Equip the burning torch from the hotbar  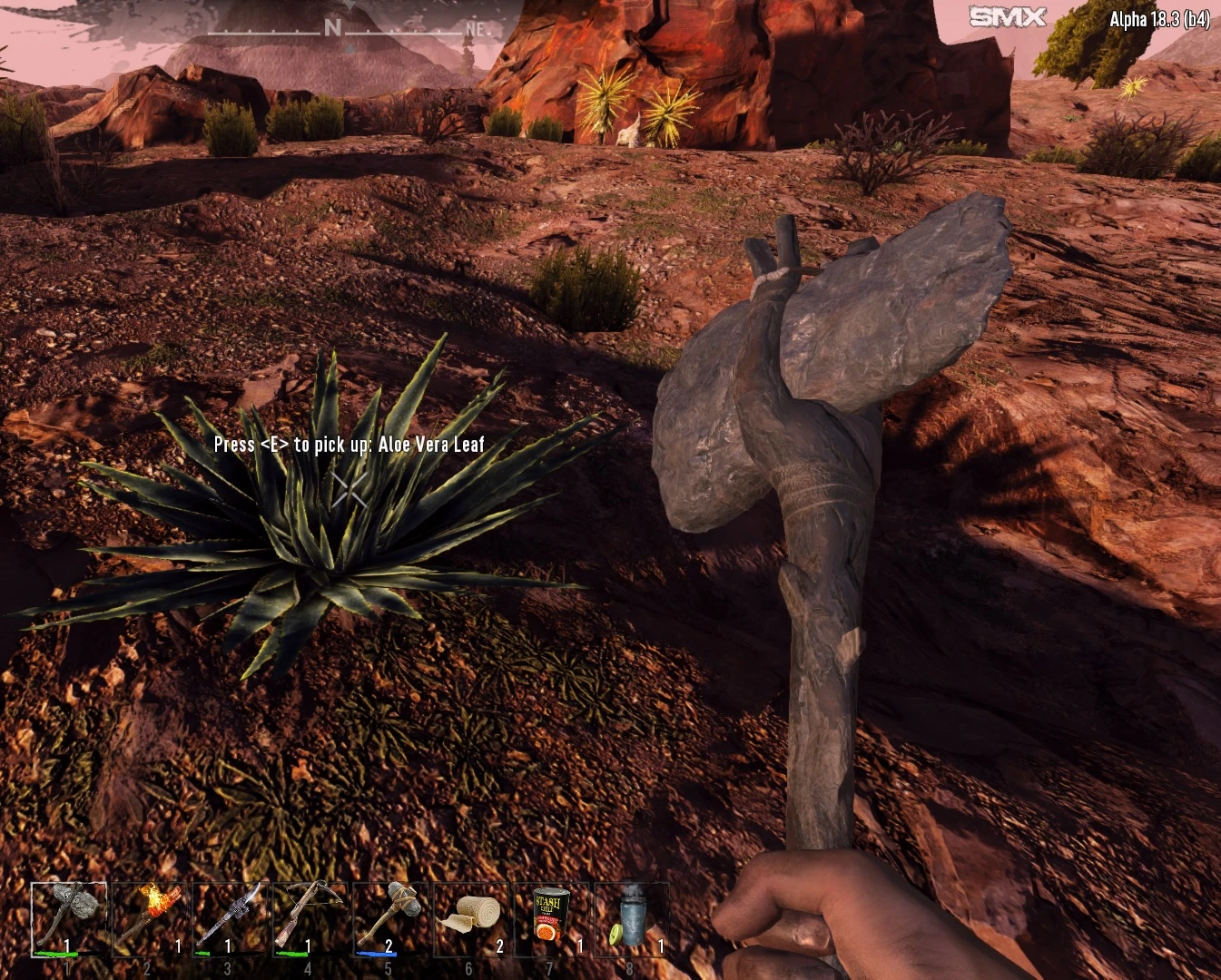(149, 919)
